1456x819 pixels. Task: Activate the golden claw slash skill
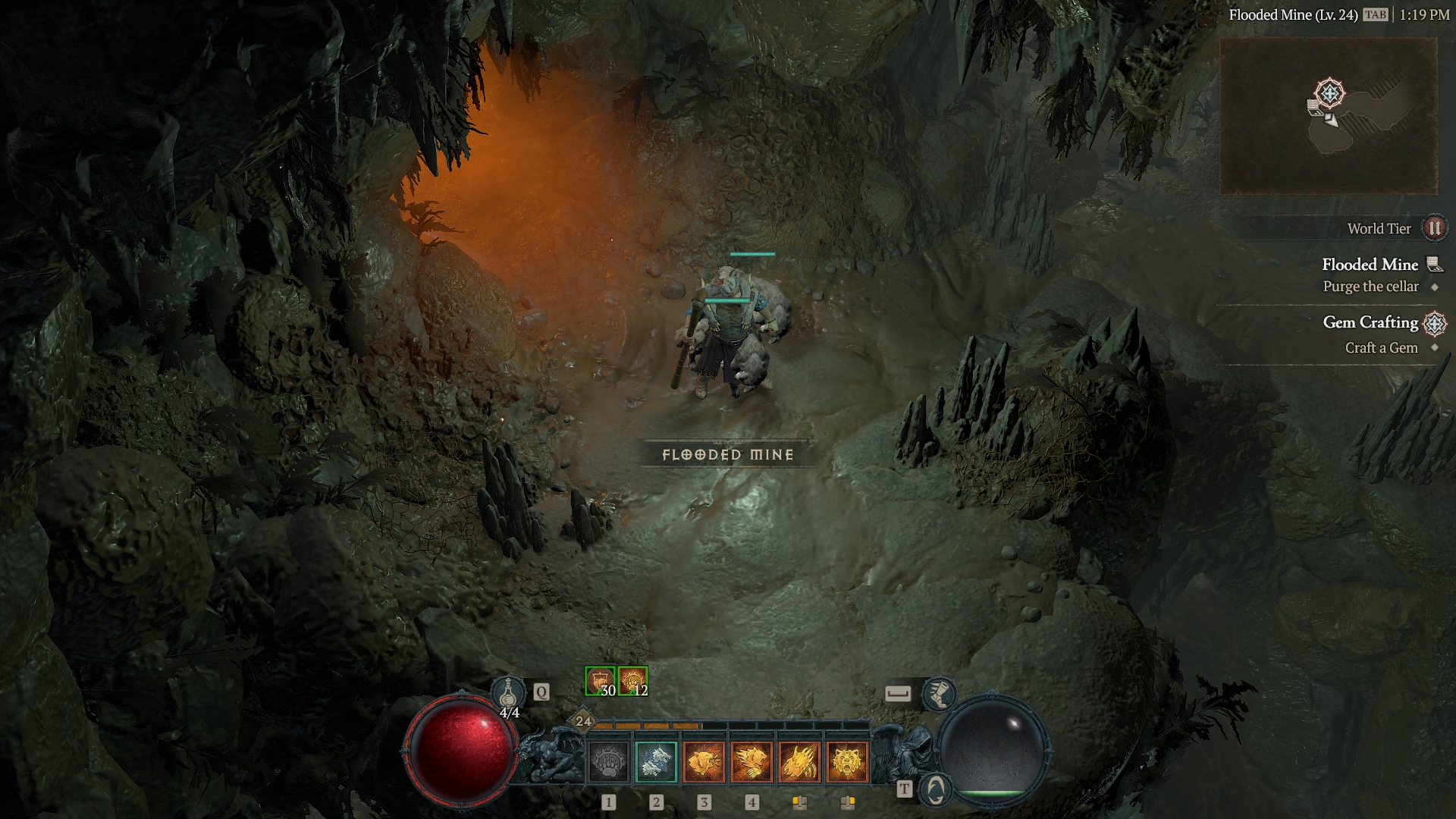point(799,761)
